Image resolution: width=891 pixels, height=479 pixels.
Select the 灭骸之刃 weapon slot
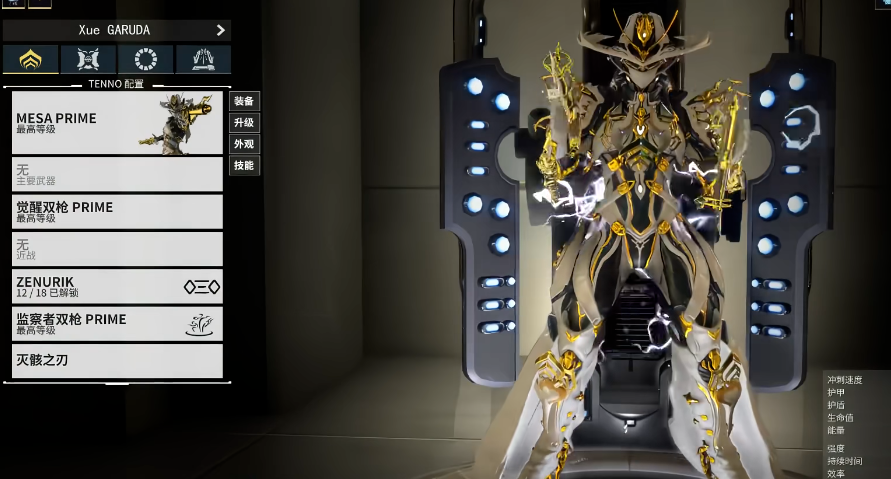pyautogui.click(x=117, y=360)
